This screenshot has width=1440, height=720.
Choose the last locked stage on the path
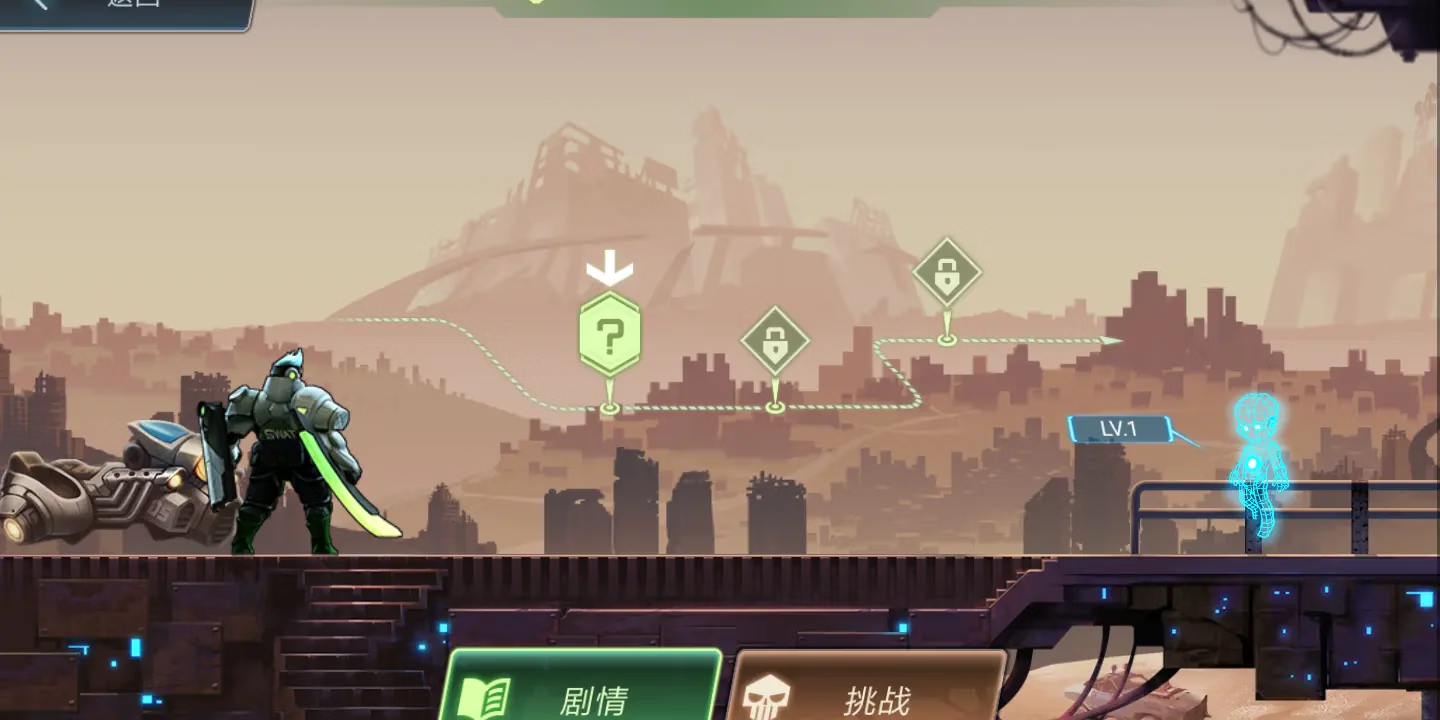pos(947,272)
